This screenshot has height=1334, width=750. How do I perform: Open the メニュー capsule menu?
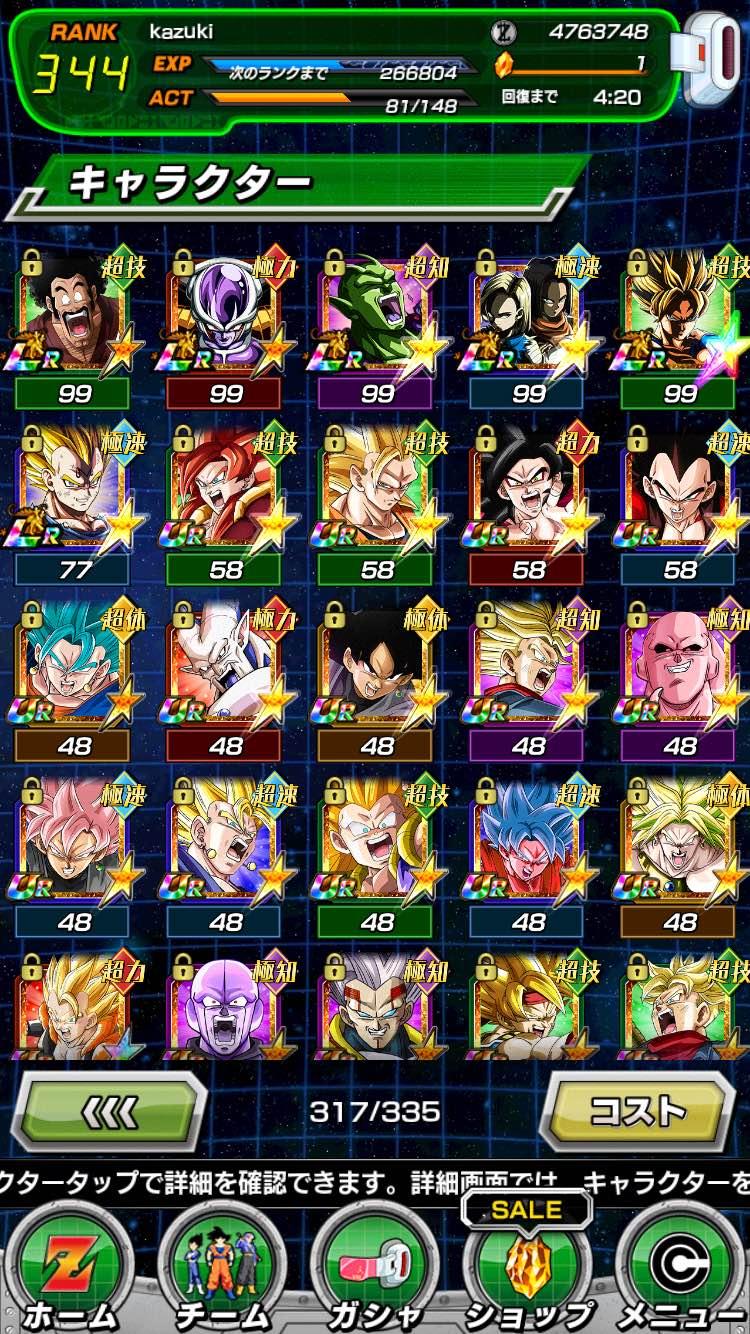[680, 1270]
